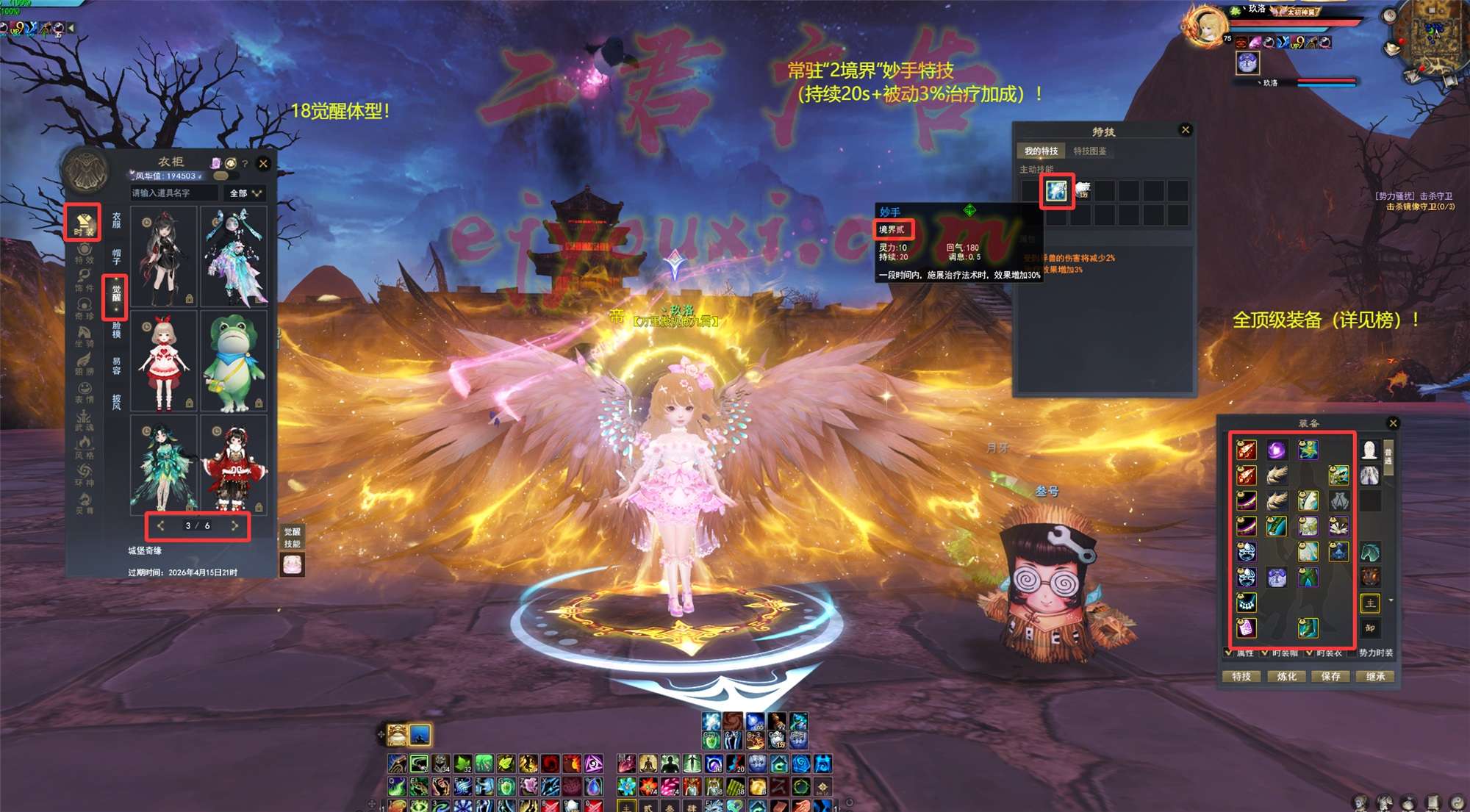Go to the previous wardrobe page

(161, 526)
